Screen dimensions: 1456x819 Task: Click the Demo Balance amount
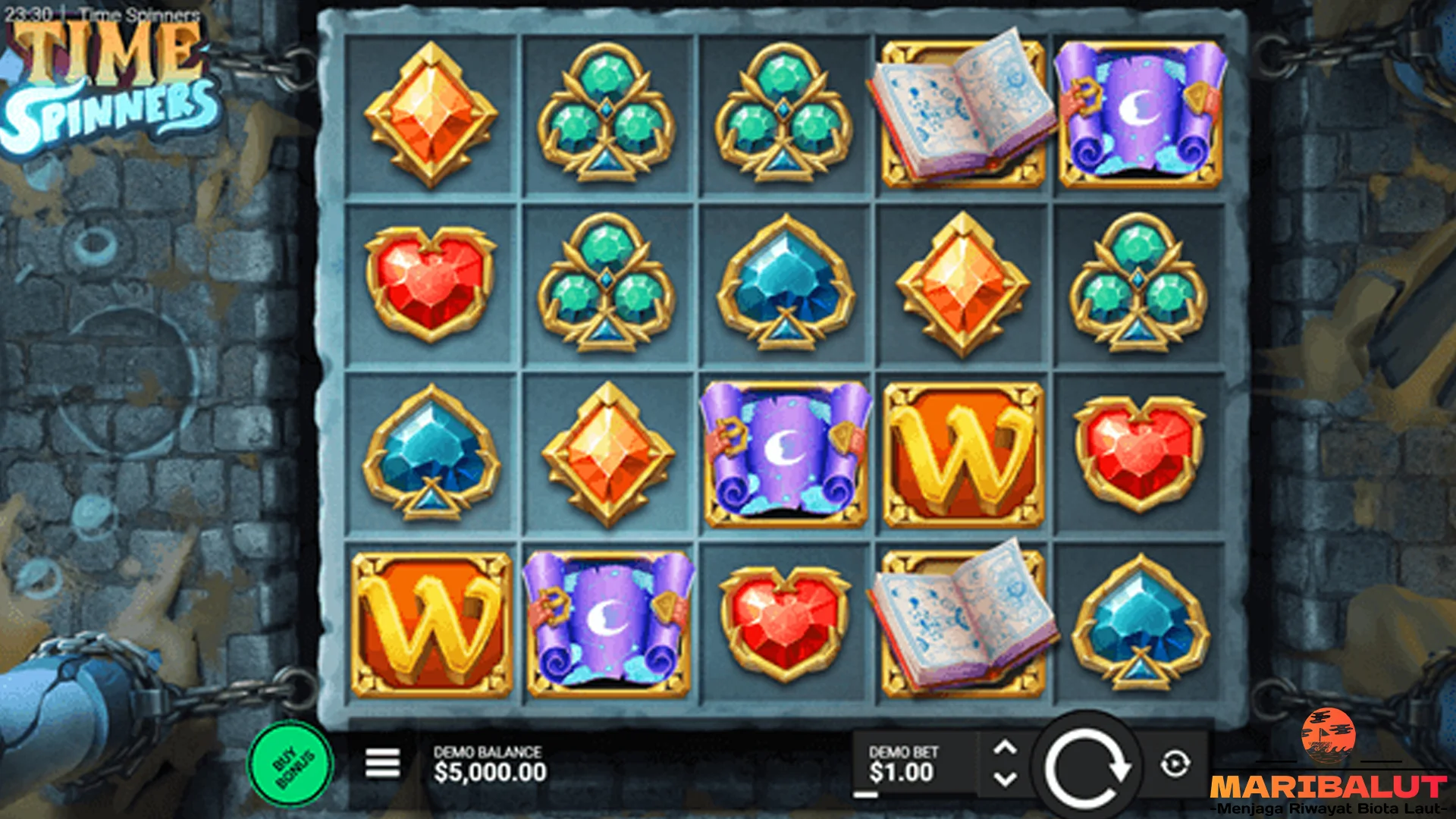point(489,773)
